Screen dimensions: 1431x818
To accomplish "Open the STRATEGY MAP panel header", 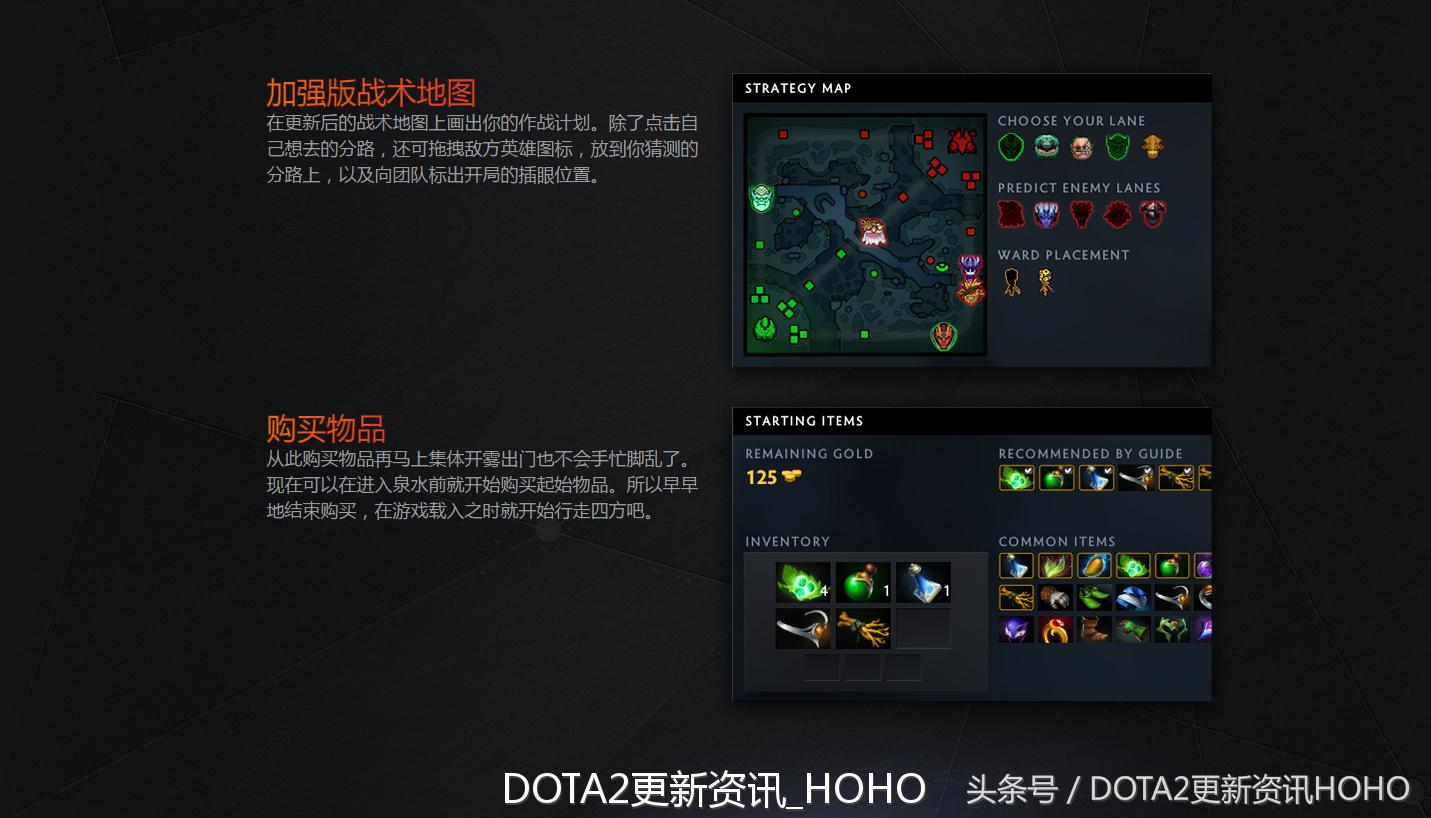I will pos(798,88).
